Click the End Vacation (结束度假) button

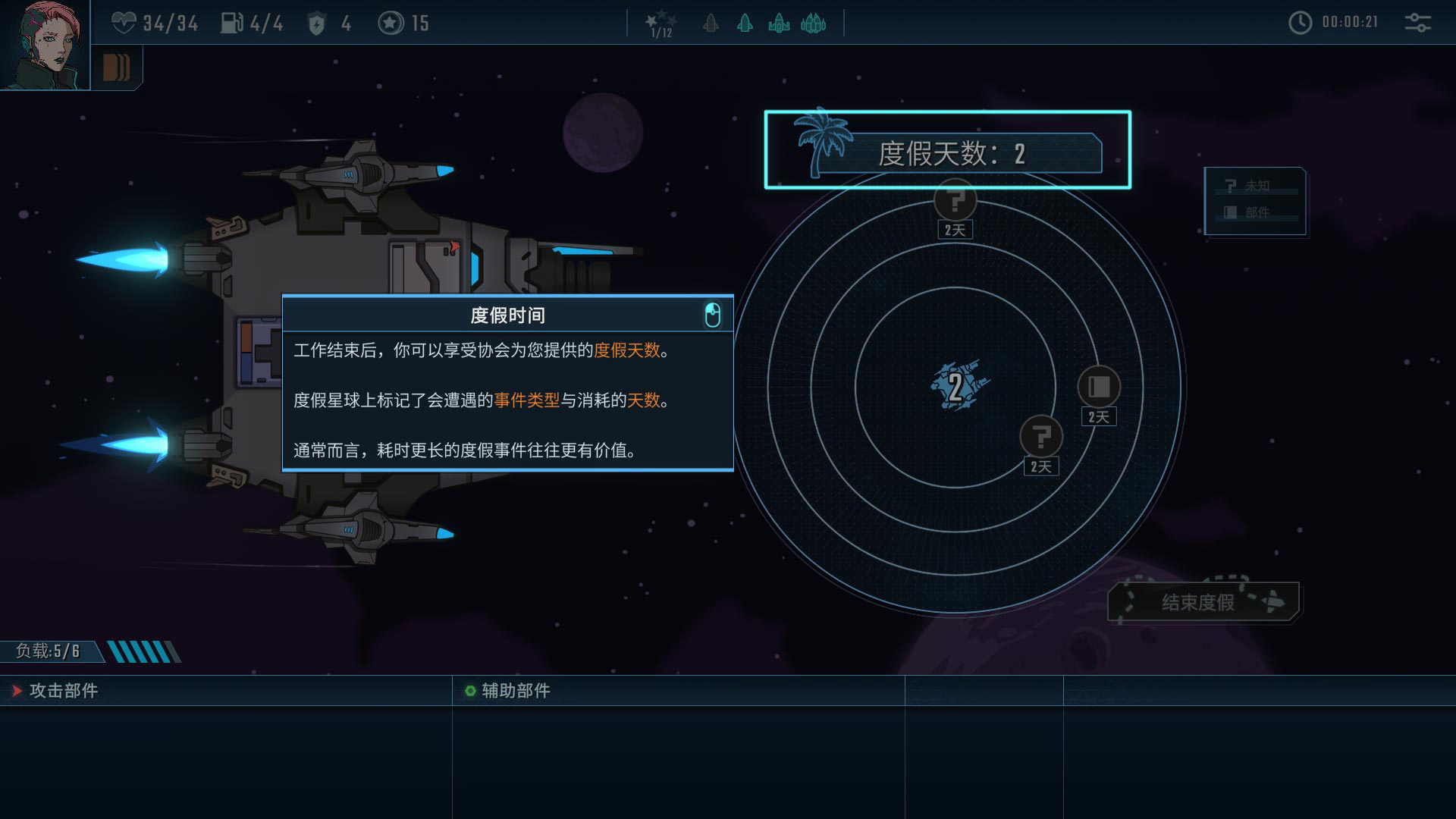[1203, 602]
